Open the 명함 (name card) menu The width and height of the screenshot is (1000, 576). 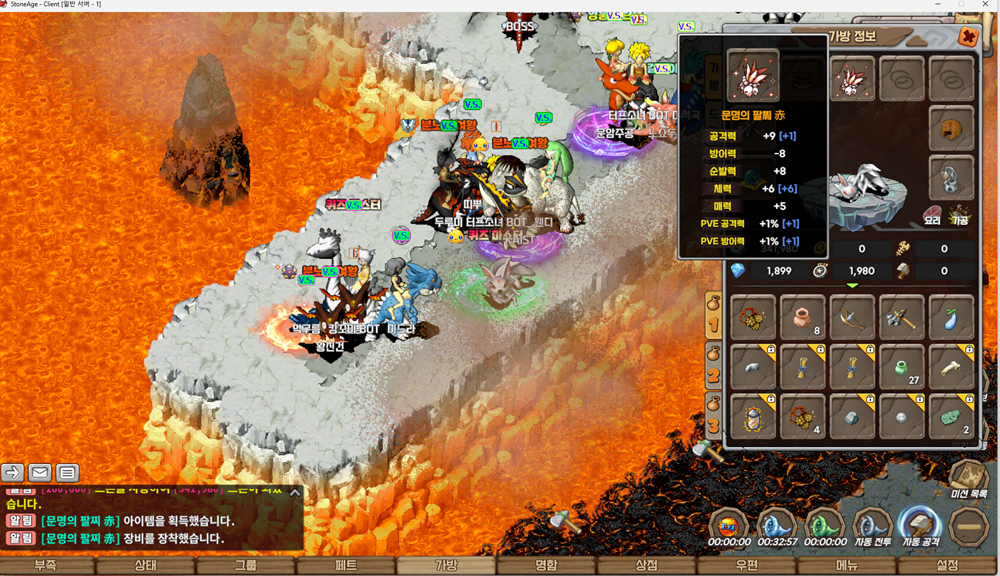[x=546, y=566]
